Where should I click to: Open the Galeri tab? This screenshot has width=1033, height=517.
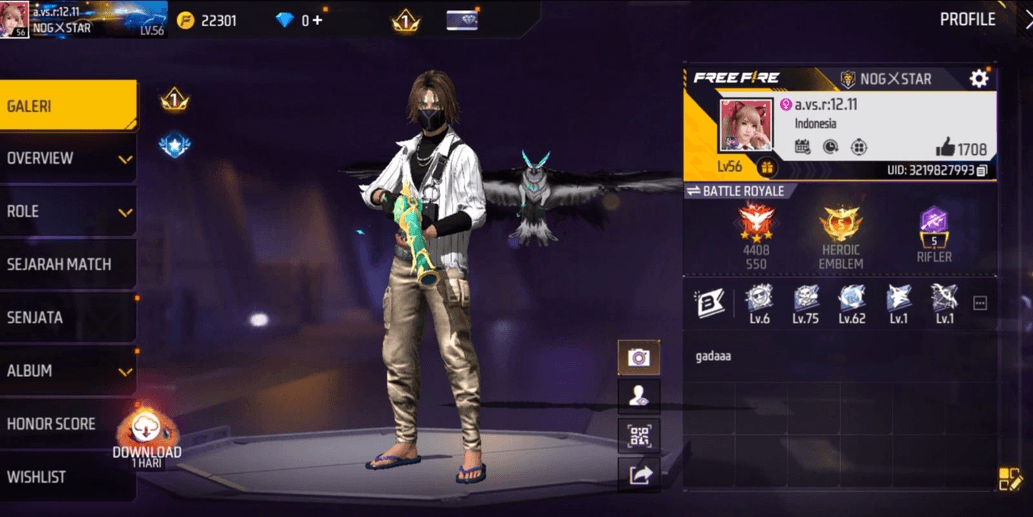[66, 105]
